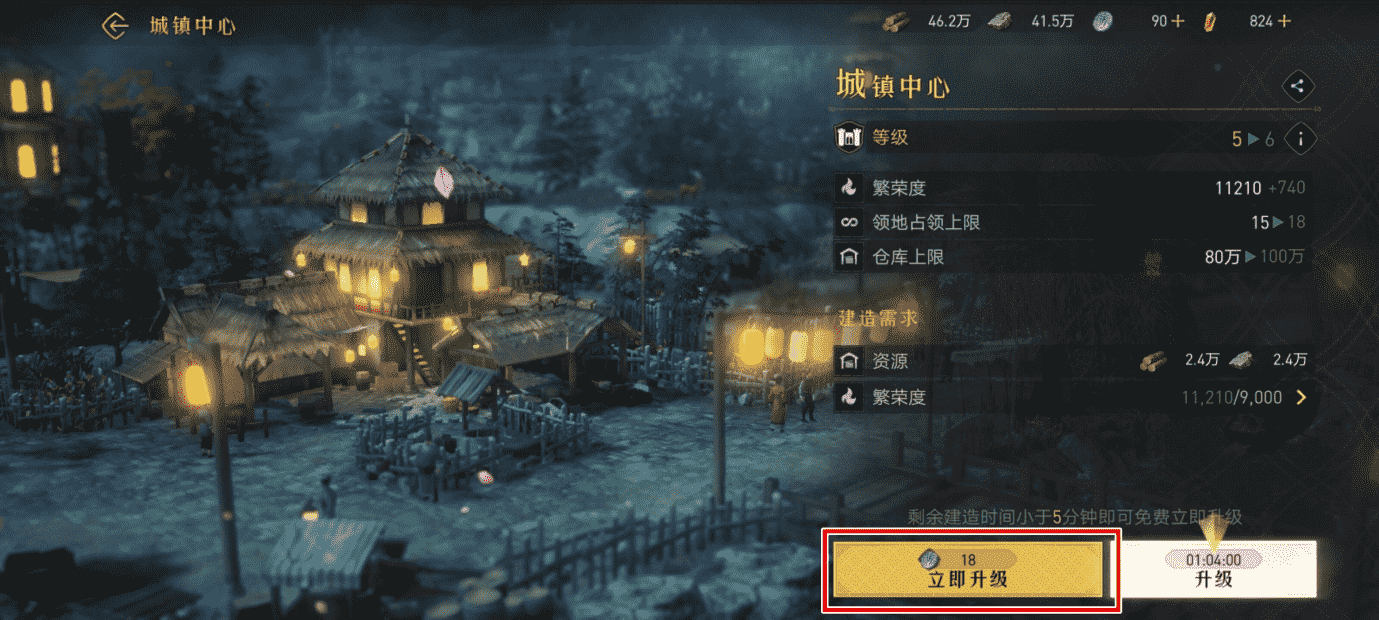1379x620 pixels.
Task: Add more jade currency with plus
Action: [x=1178, y=21]
